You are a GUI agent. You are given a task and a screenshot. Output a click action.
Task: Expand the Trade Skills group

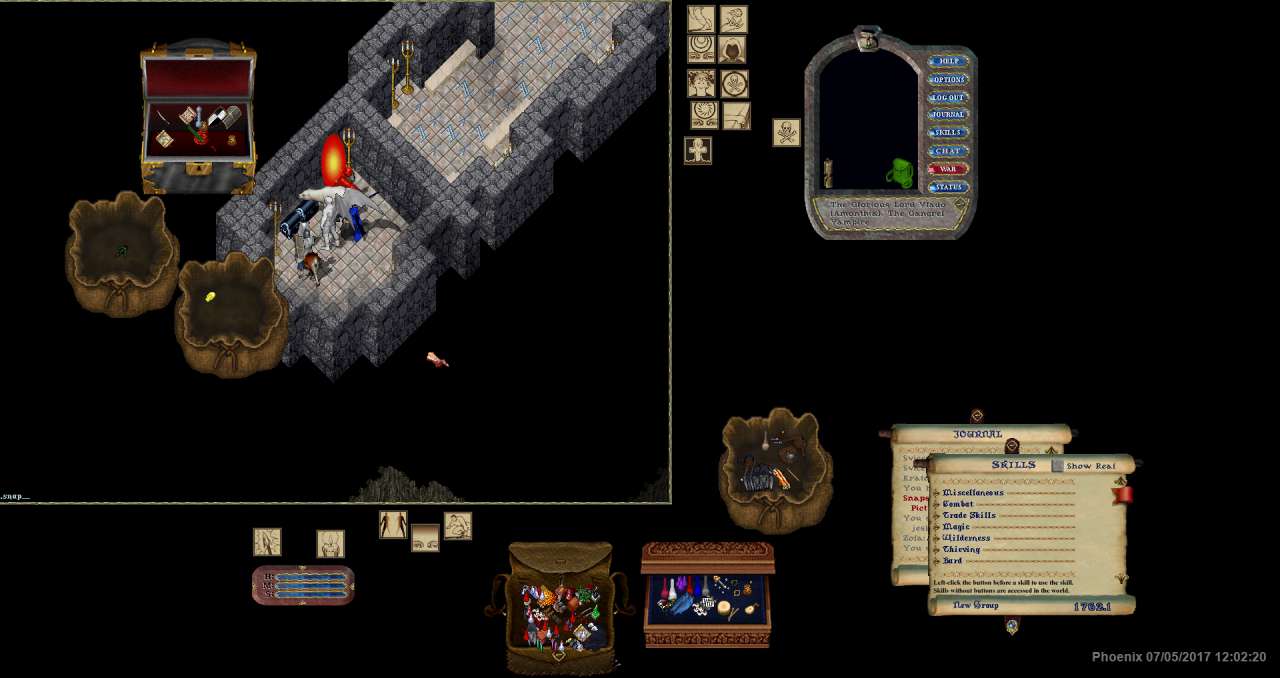click(937, 516)
